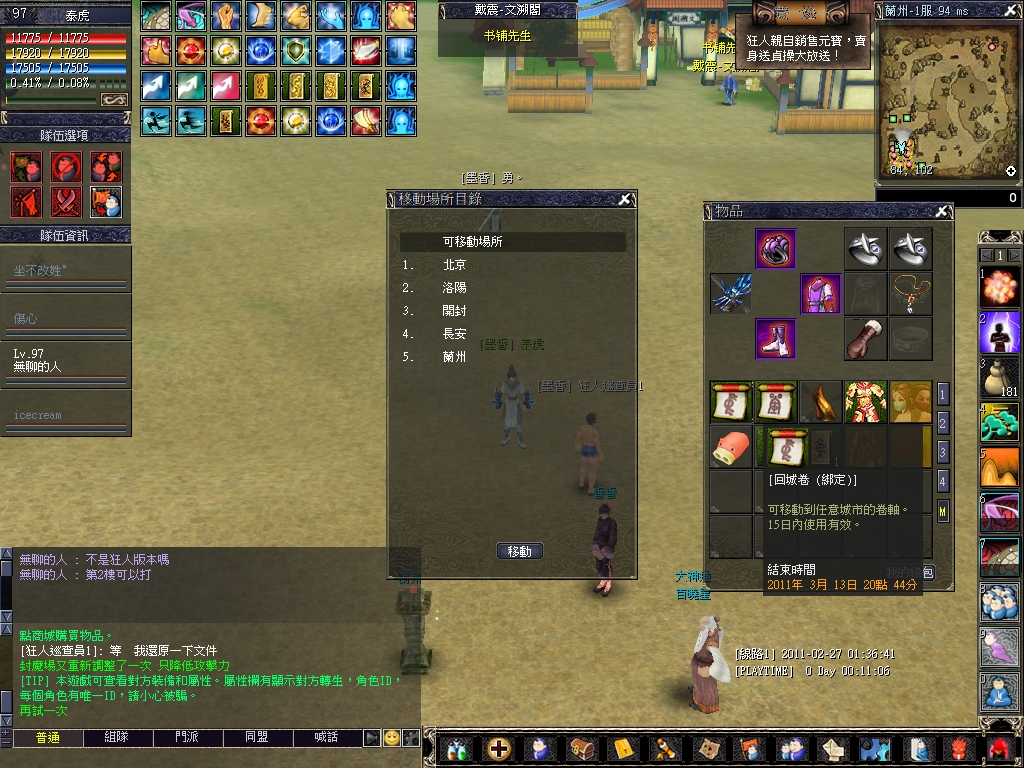
Task: Pick 長安 from the movable locations
Action: pos(454,334)
